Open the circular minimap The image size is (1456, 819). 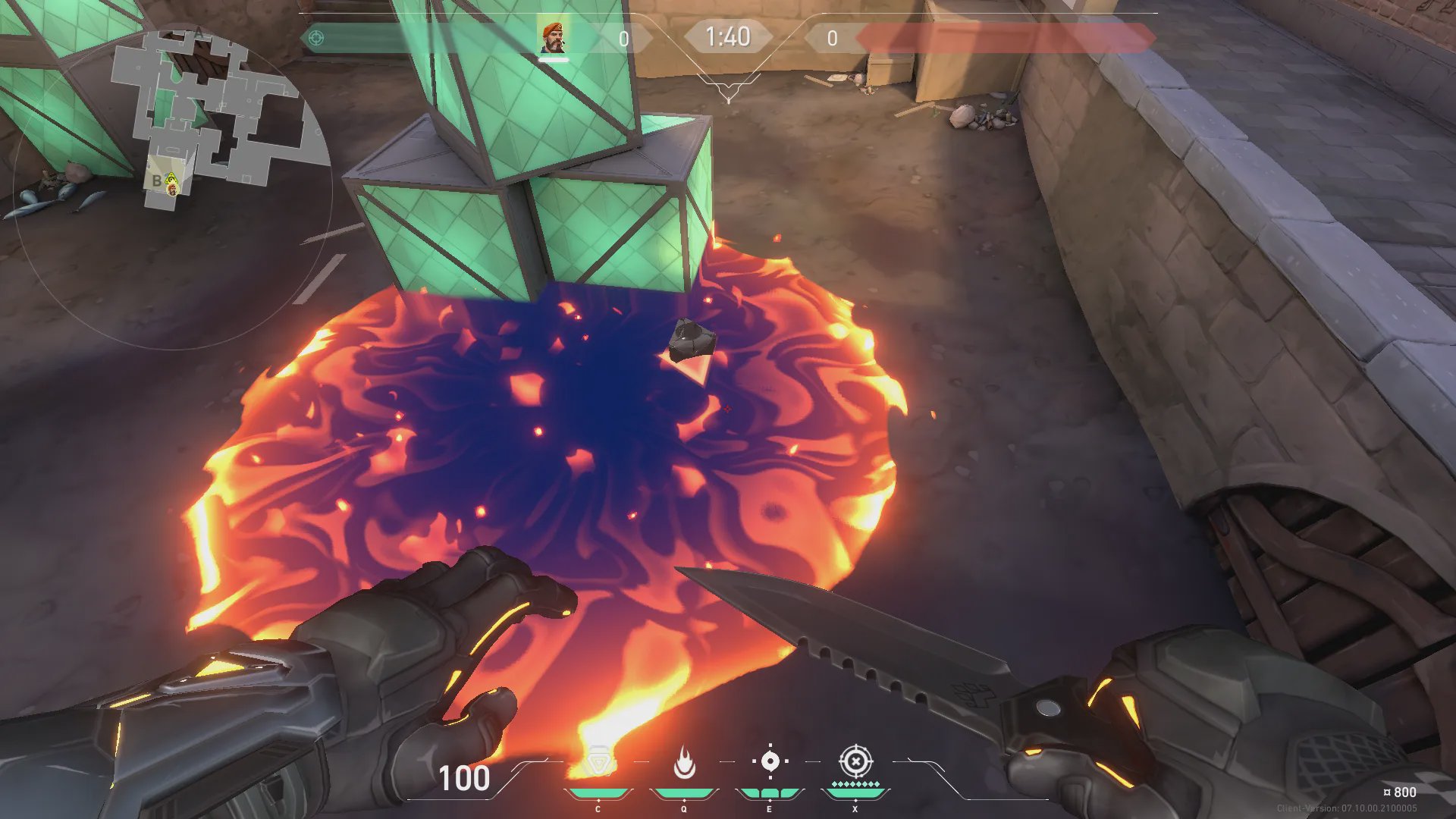point(173,188)
